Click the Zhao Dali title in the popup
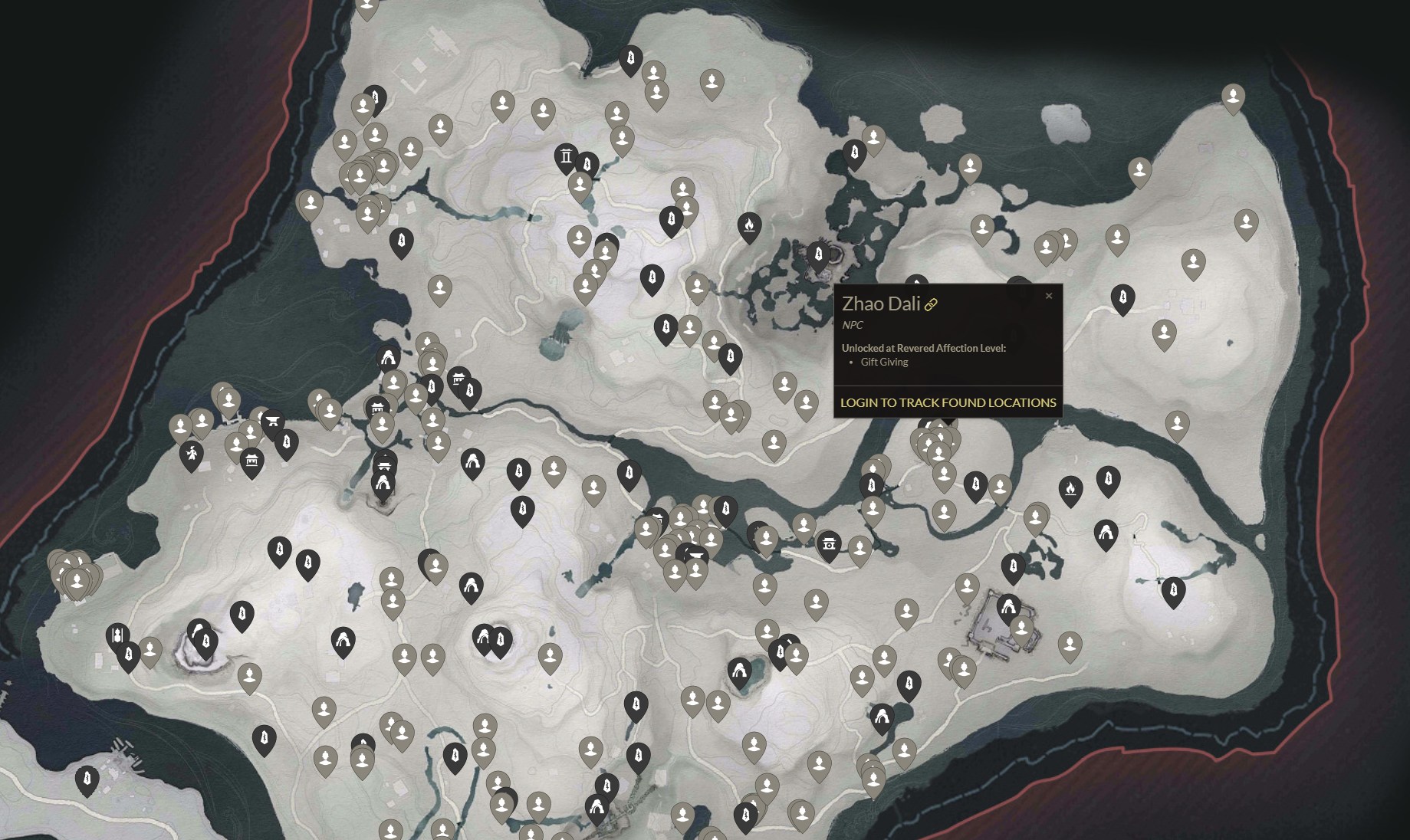 tap(880, 303)
